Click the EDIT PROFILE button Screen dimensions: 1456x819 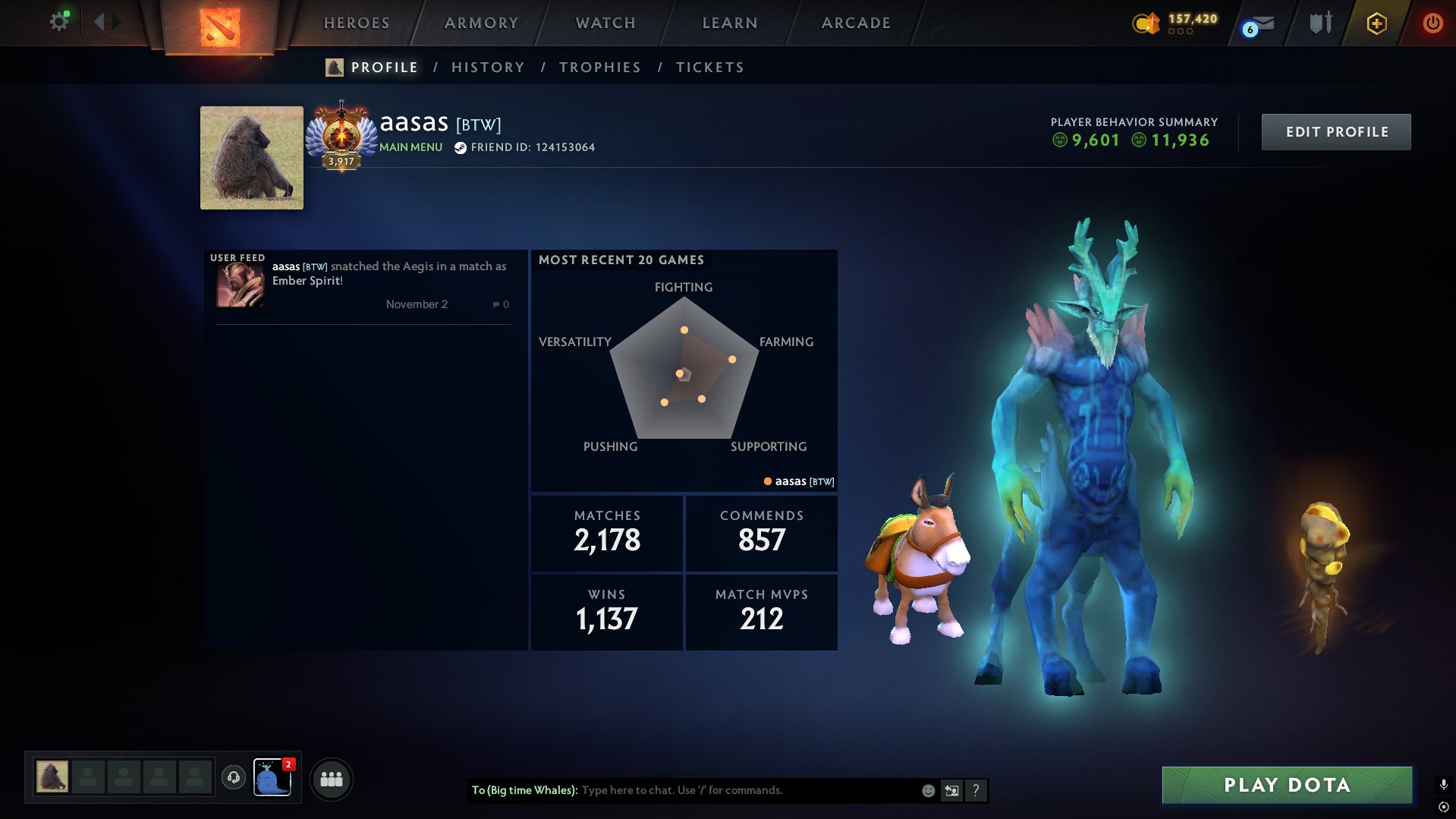click(1336, 131)
